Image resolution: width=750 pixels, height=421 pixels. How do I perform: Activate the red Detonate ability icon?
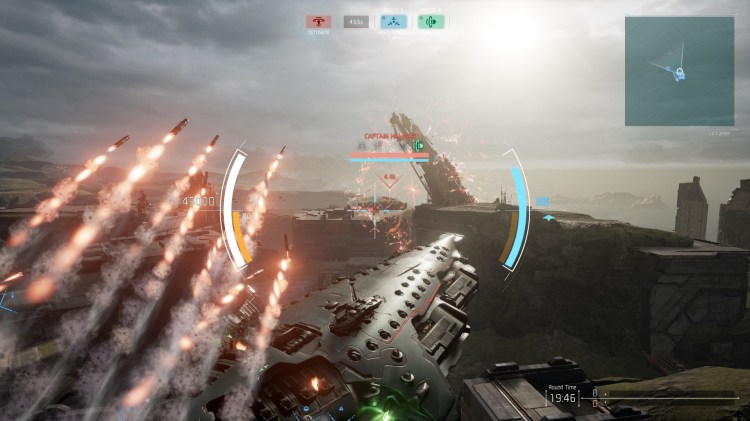[320, 21]
